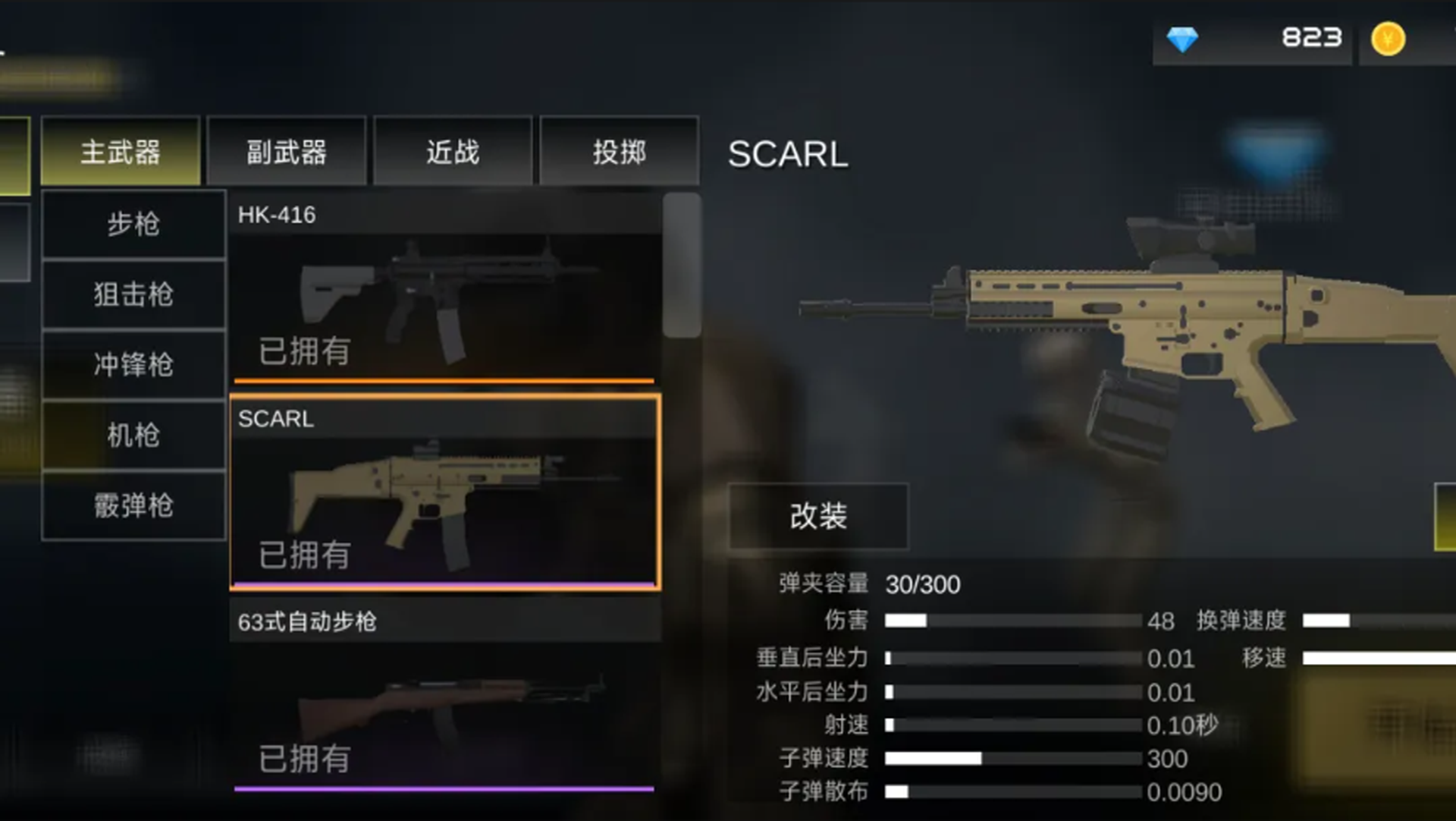
Task: Select the 机枪 category
Action: (x=133, y=436)
